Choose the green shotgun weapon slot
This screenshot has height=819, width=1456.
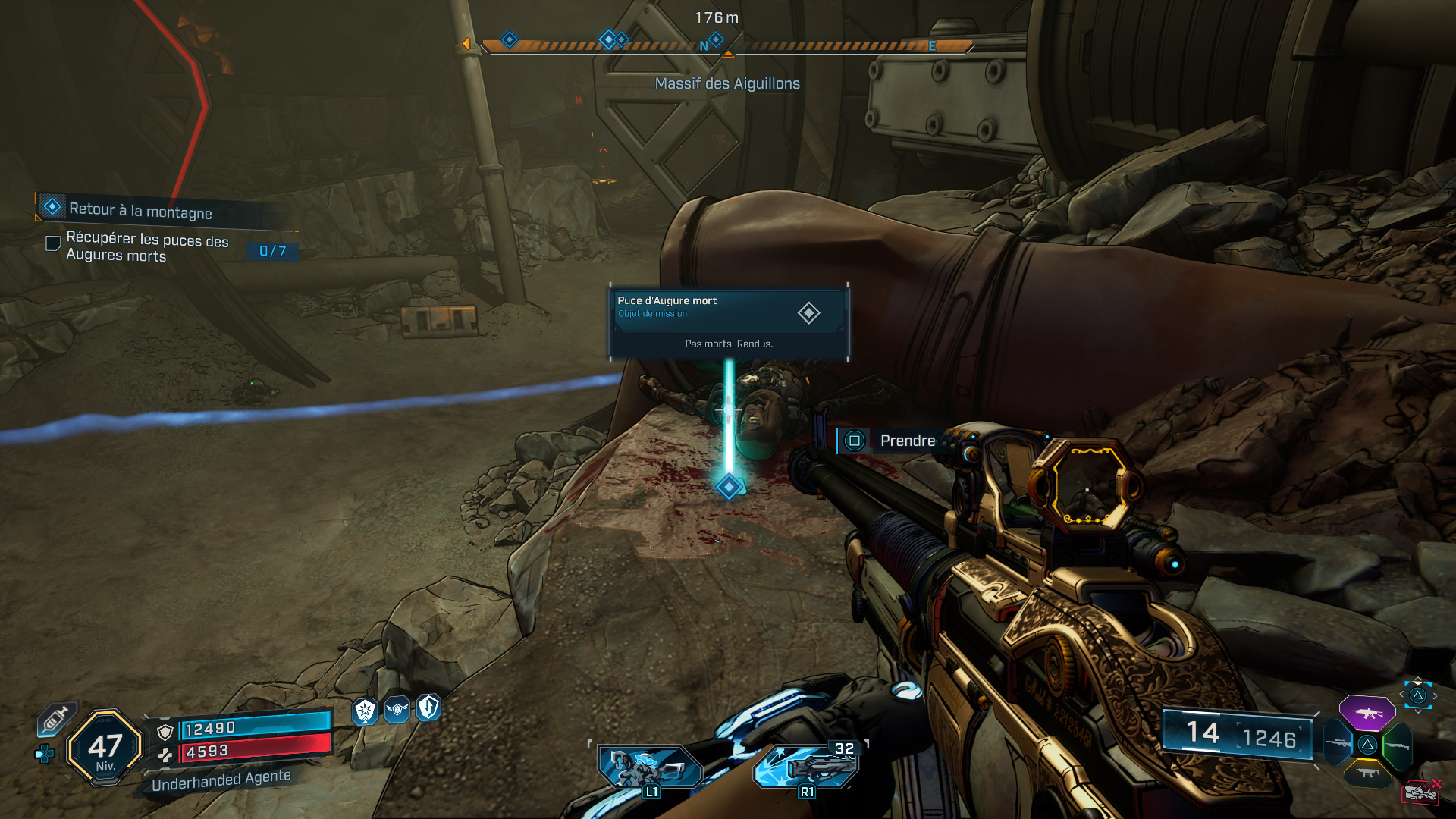[1397, 745]
